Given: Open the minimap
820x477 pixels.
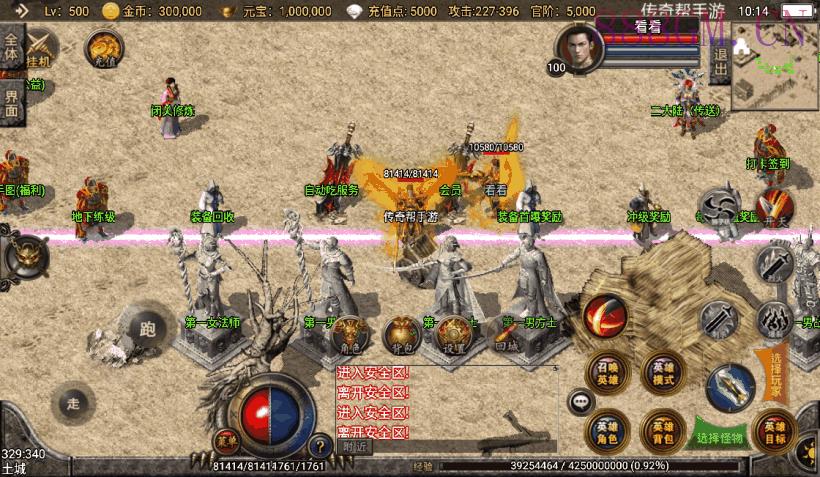Looking at the screenshot, I should (775, 66).
